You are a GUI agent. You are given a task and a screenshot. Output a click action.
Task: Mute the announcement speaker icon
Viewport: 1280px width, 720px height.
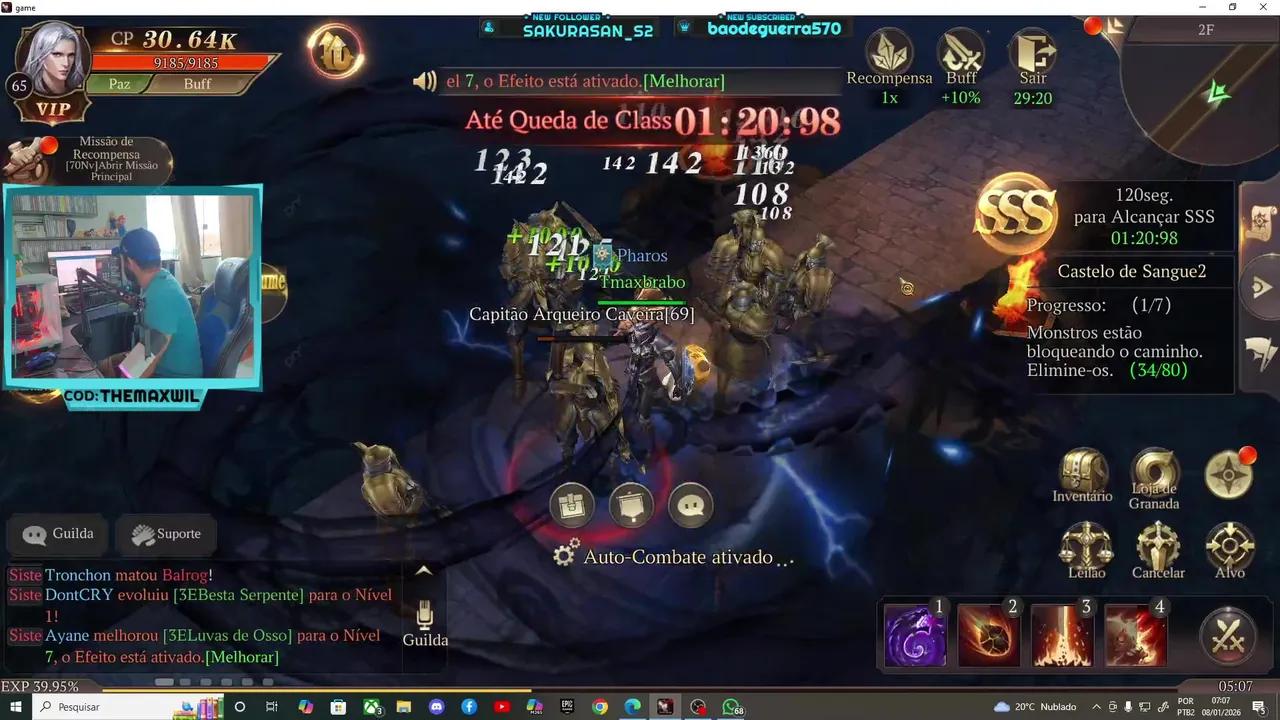pyautogui.click(x=424, y=81)
